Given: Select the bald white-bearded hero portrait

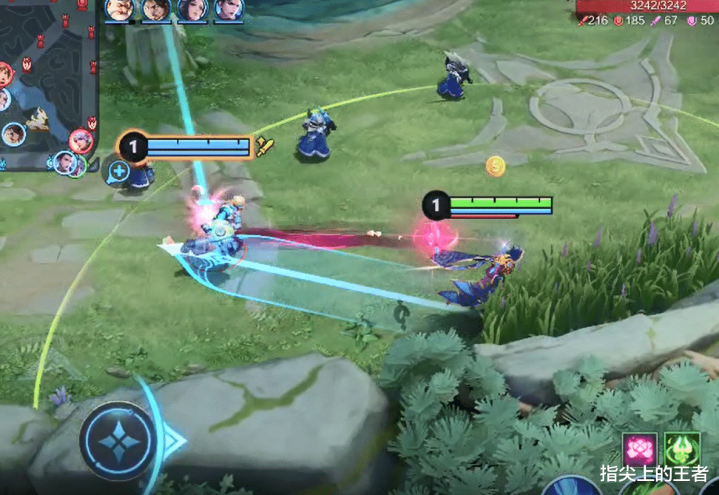Looking at the screenshot, I should point(119,11).
